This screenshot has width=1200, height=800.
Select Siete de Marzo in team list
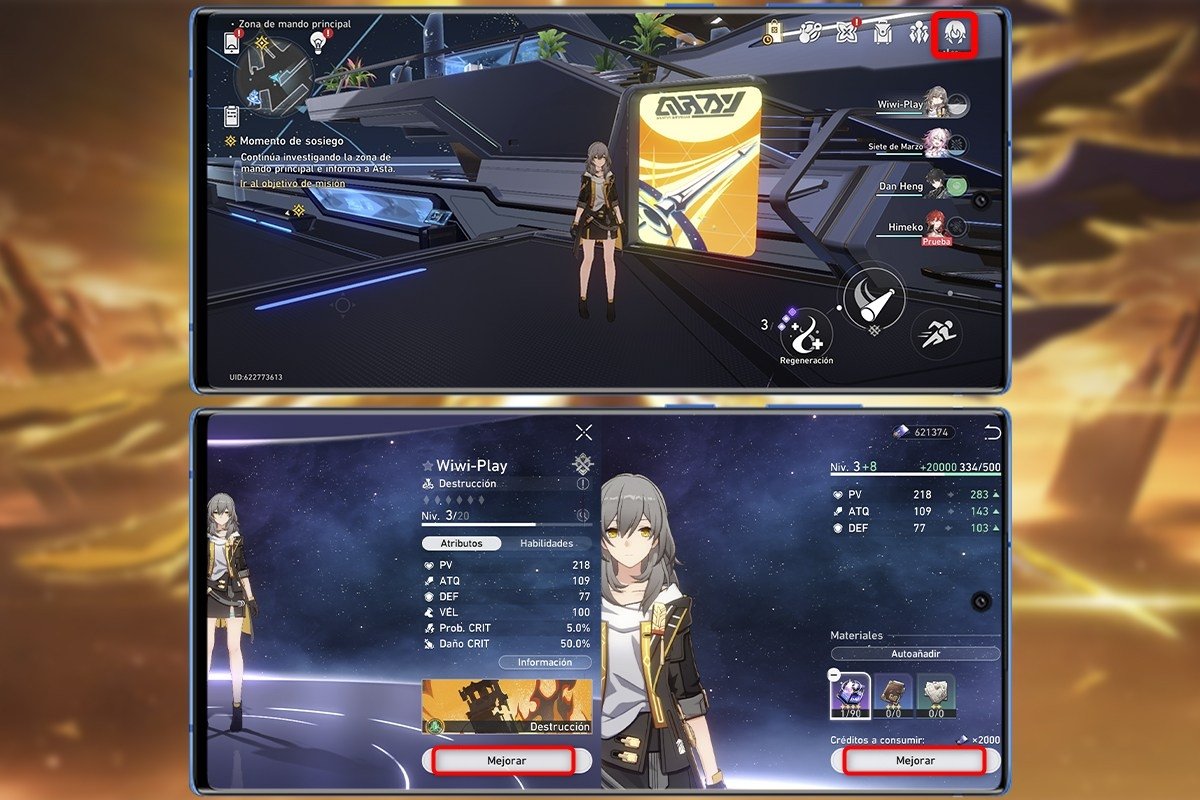[936, 144]
